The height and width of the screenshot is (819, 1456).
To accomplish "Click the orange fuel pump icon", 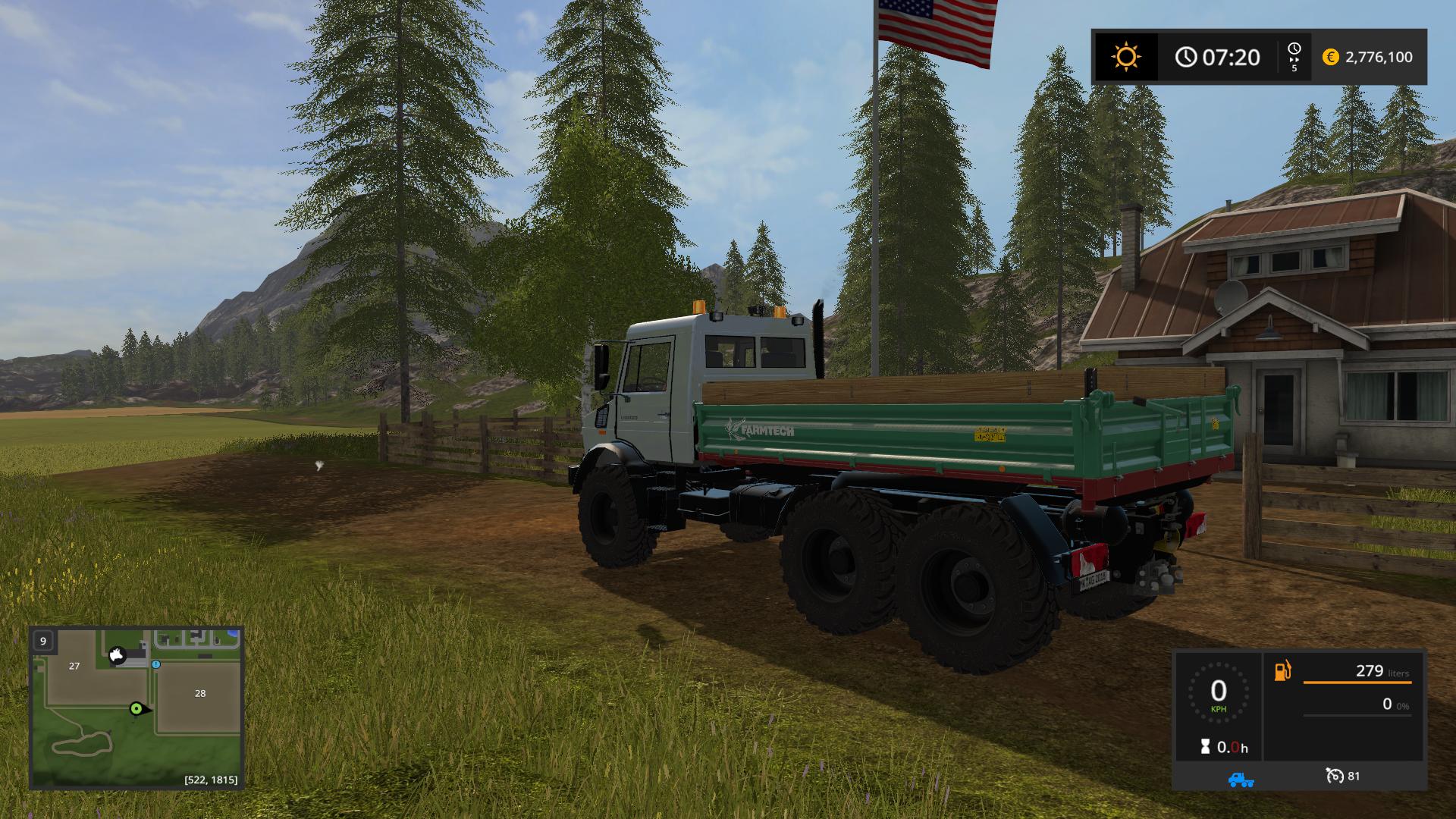I will (1282, 671).
